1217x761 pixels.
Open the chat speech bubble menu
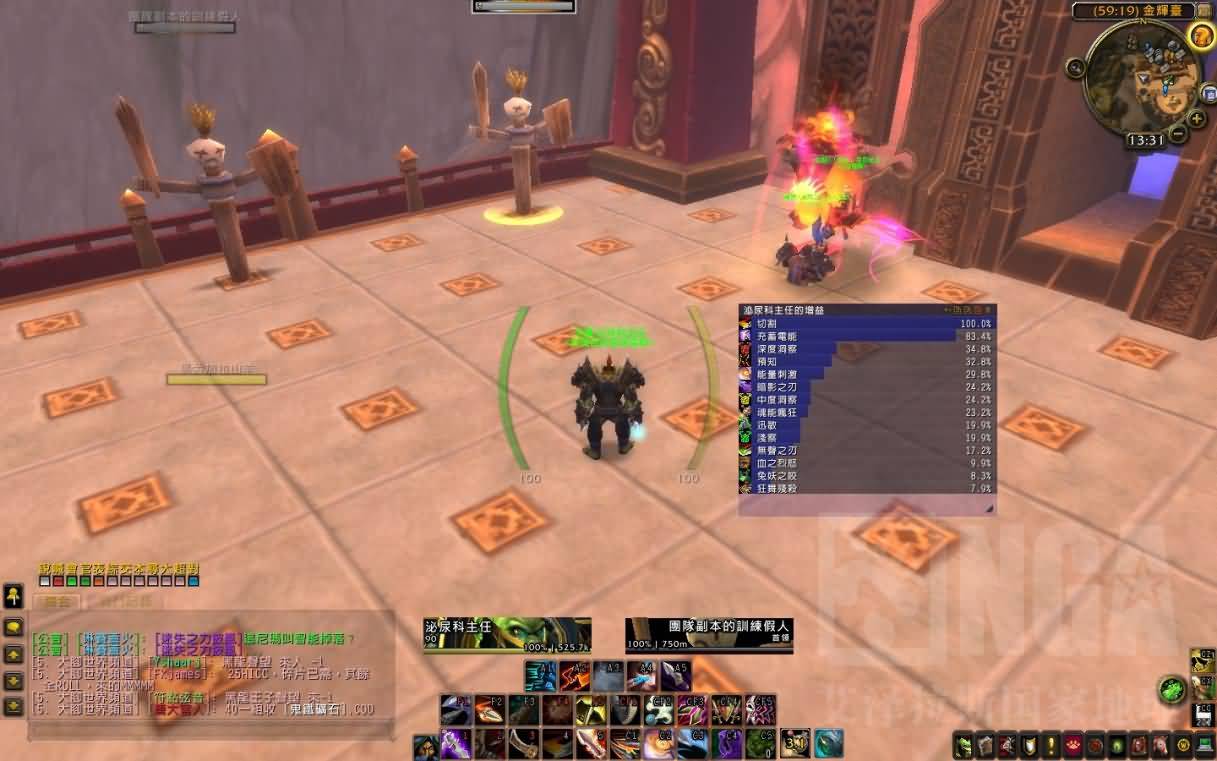click(x=13, y=628)
